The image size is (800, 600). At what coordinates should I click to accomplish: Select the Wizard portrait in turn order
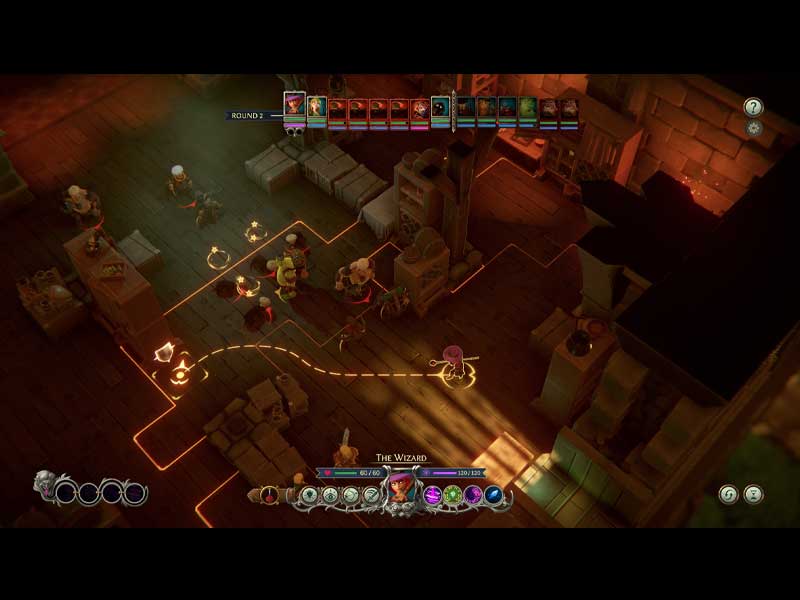294,104
